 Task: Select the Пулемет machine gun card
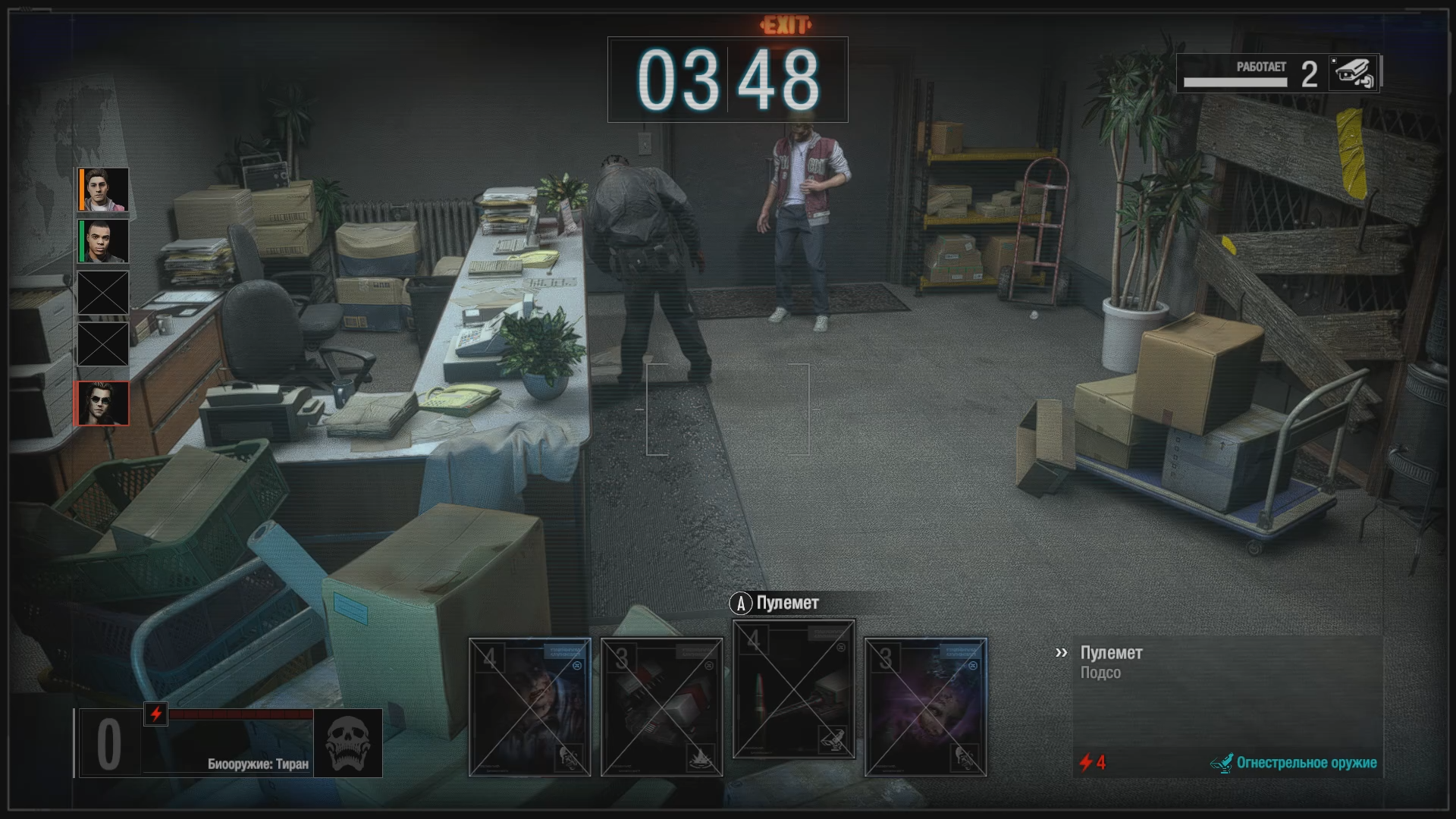[793, 689]
